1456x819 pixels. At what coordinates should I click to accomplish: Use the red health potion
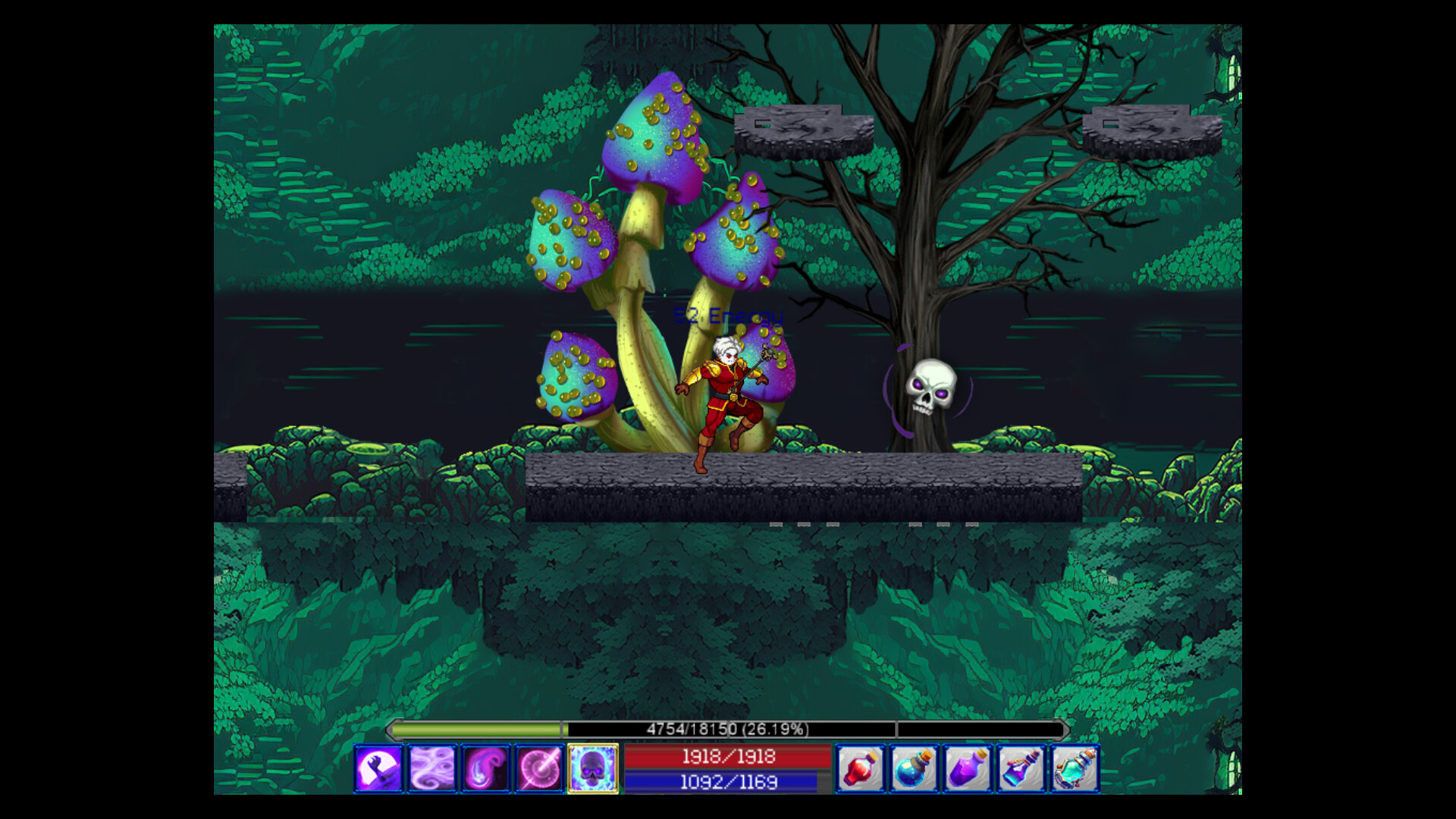(858, 768)
